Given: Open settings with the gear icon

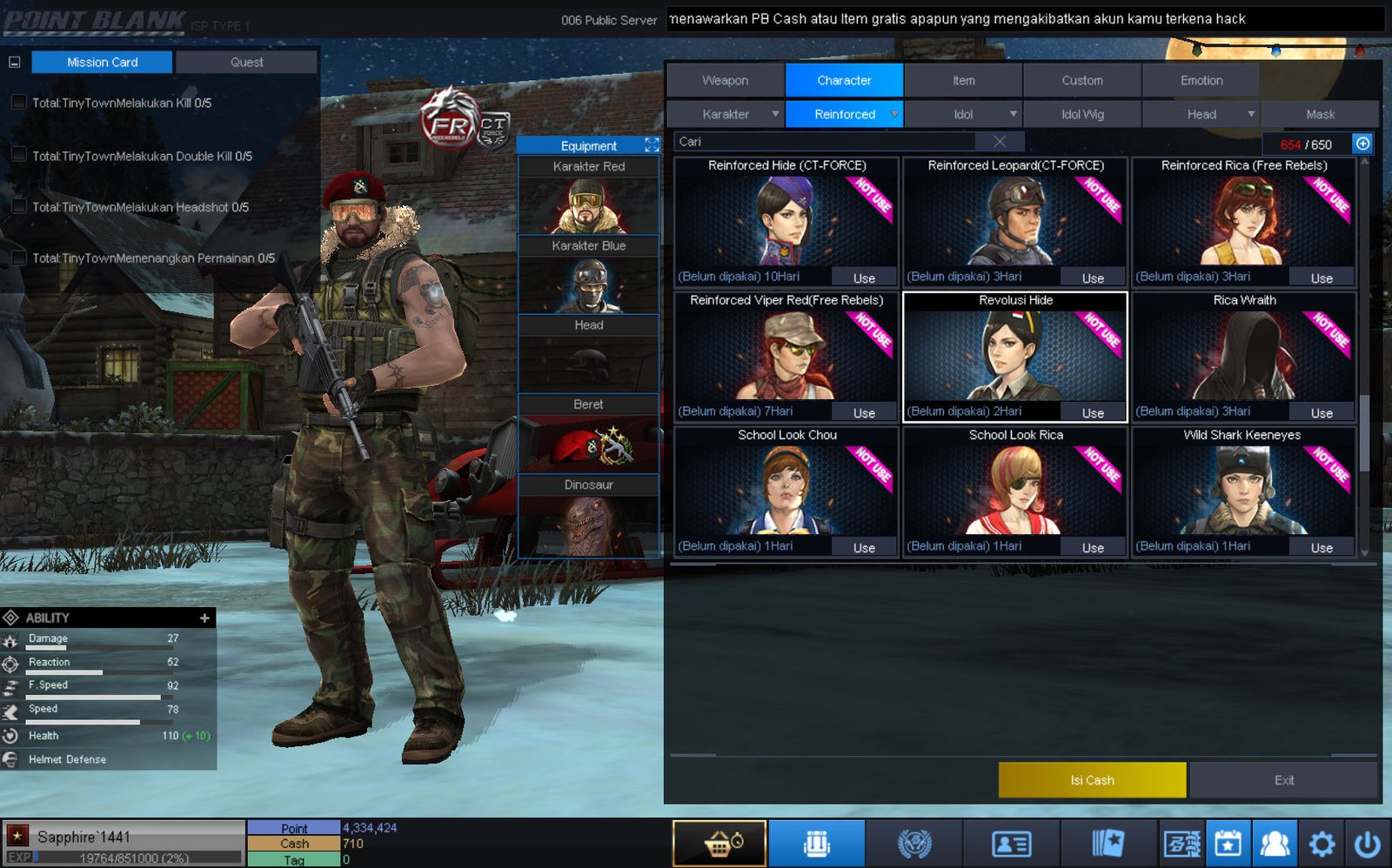Looking at the screenshot, I should click(x=1322, y=843).
